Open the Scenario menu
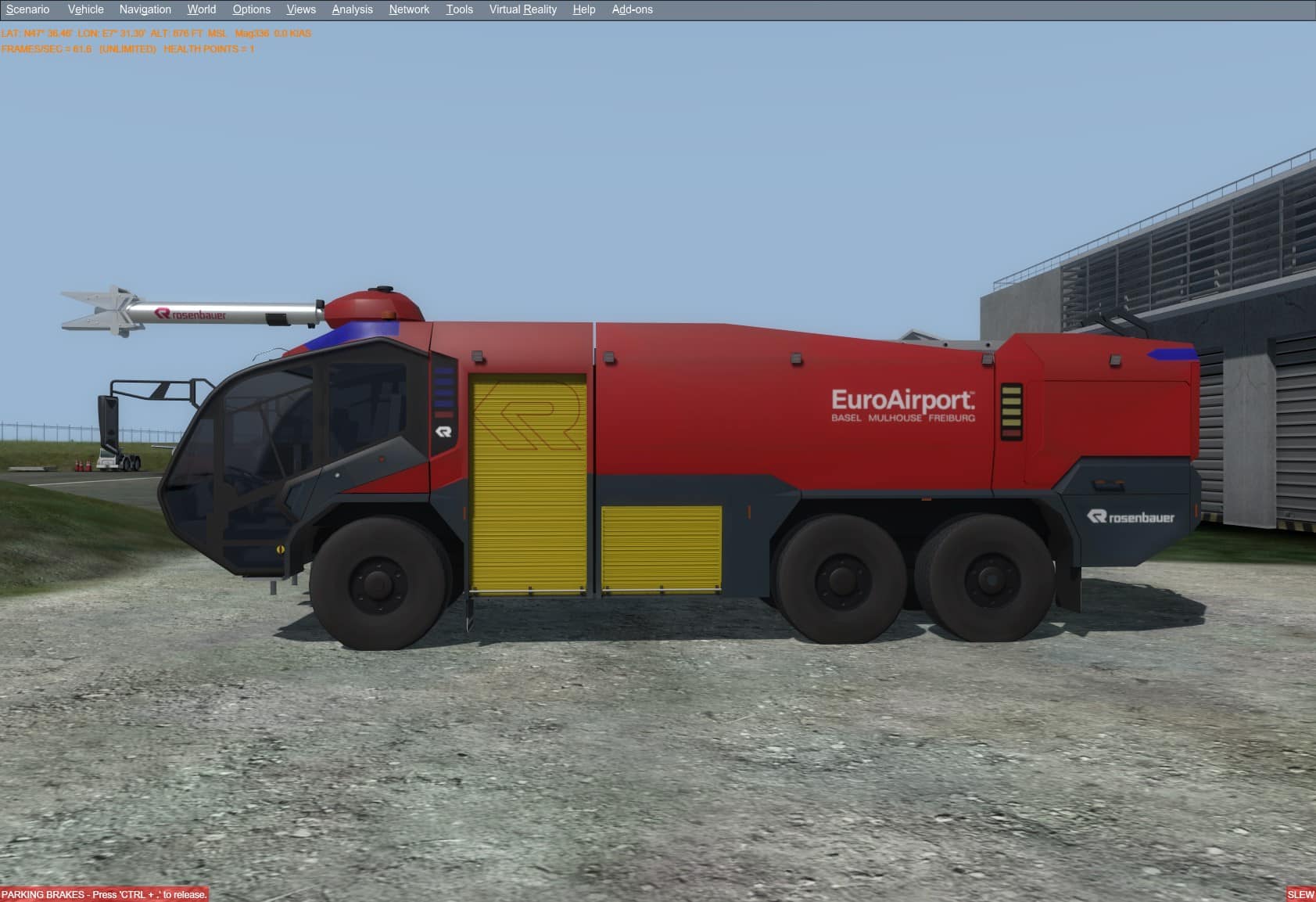Screen dimensions: 1316x902 pos(27,9)
